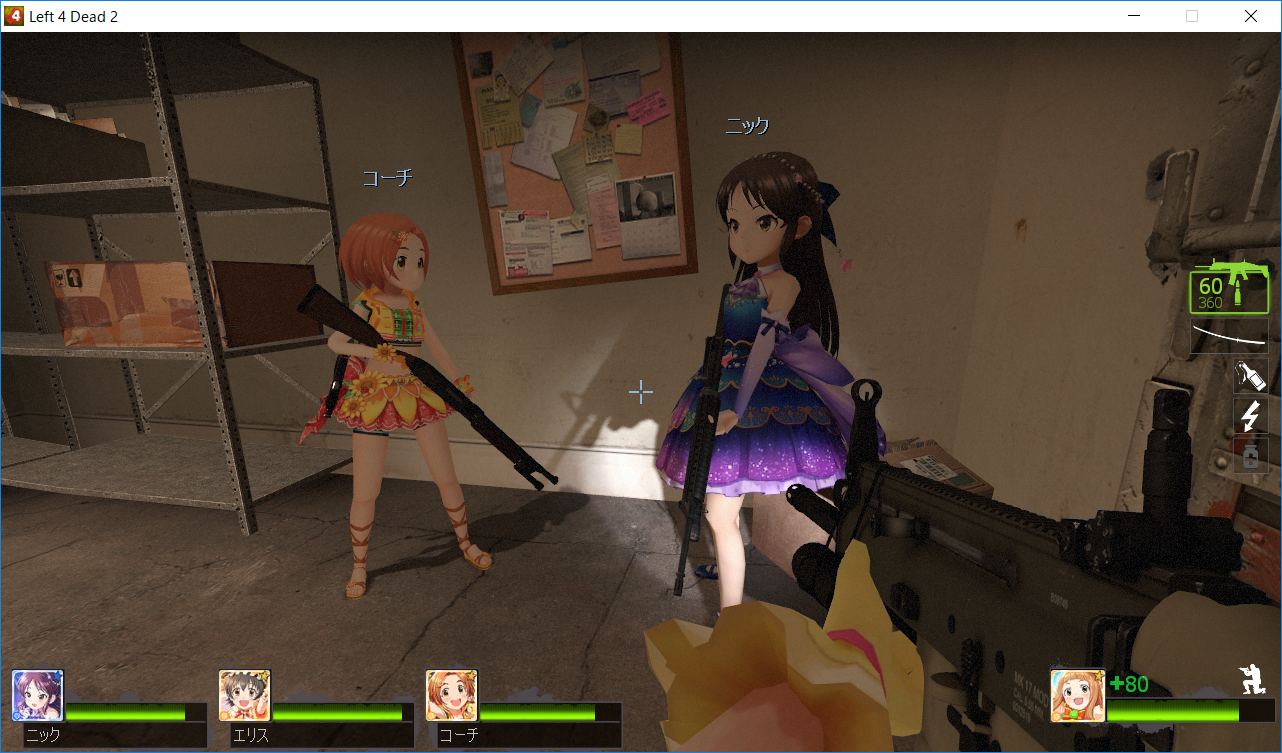
Task: Click ニック's portrait thumbnail
Action: click(x=37, y=694)
